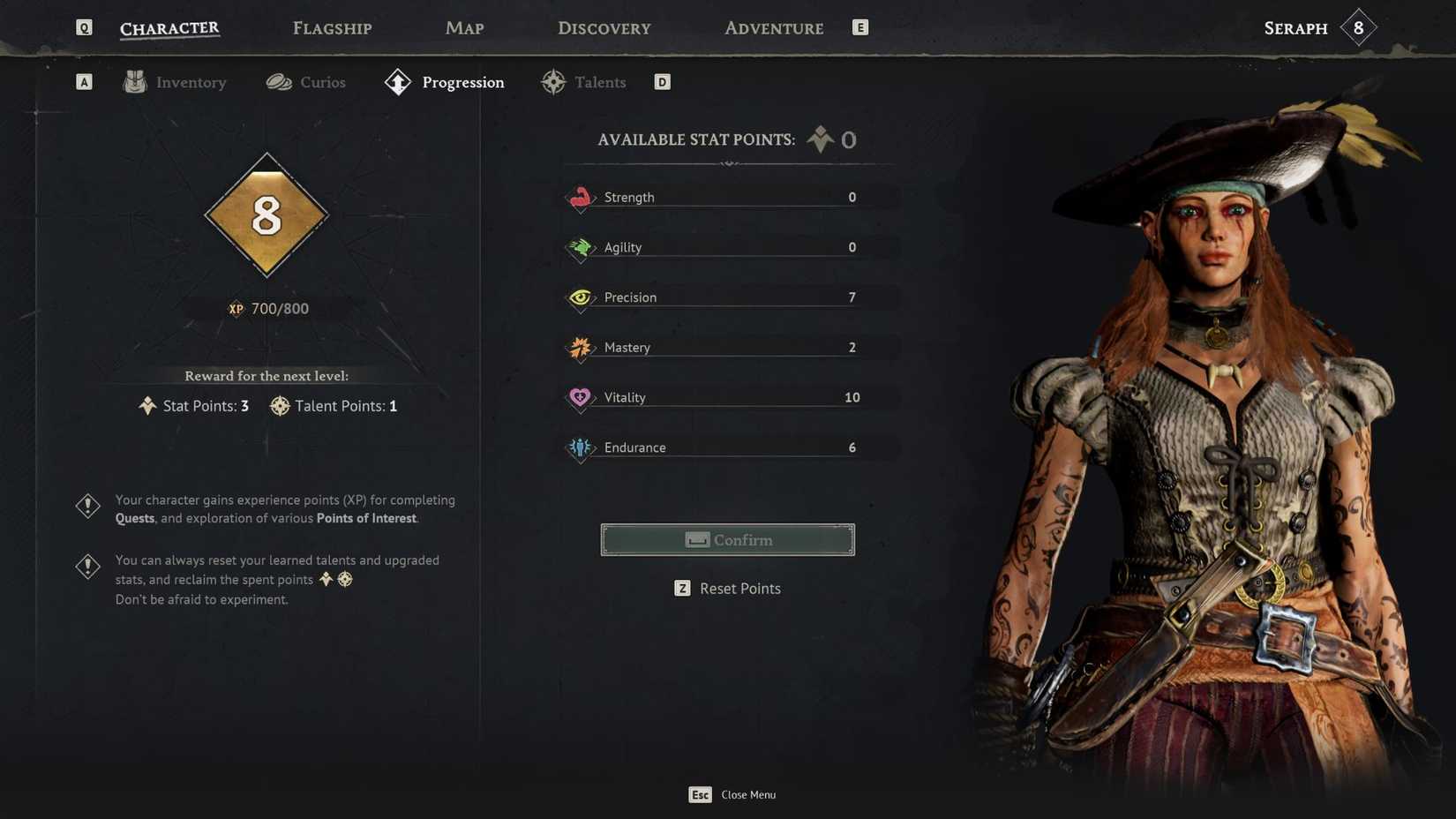1456x819 pixels.
Task: Select the Precision eye icon
Action: point(580,297)
